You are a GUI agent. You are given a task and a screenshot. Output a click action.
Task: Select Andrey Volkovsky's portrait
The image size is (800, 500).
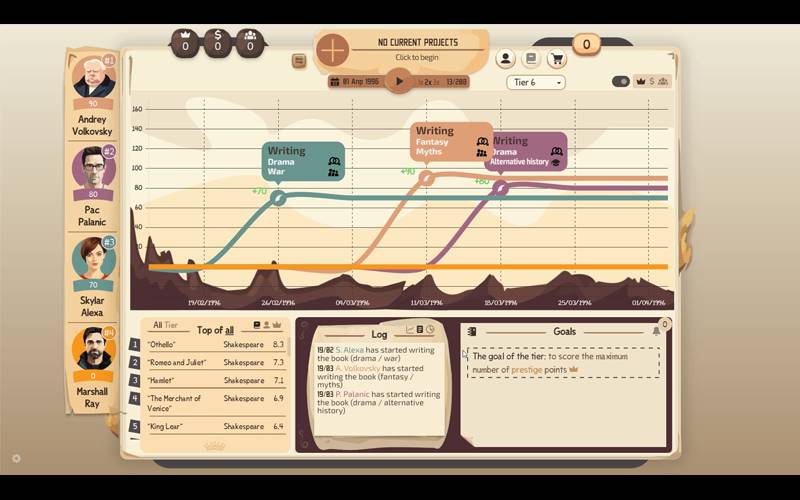tap(93, 78)
